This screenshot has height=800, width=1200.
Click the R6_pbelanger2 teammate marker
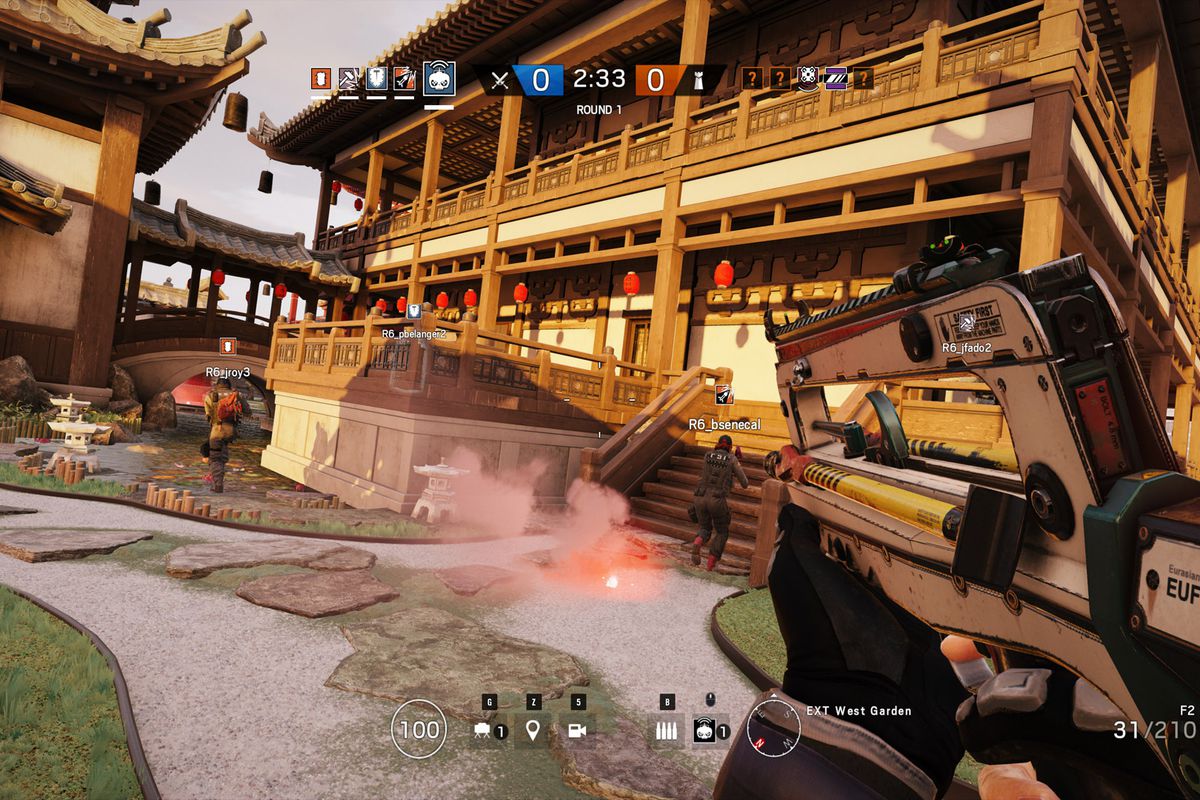click(413, 311)
